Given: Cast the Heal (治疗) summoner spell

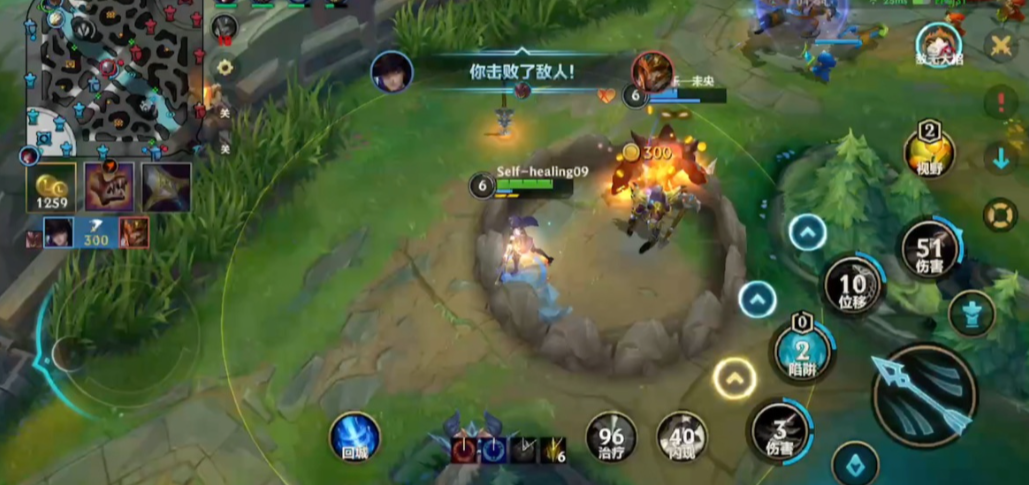Looking at the screenshot, I should click(x=611, y=437).
